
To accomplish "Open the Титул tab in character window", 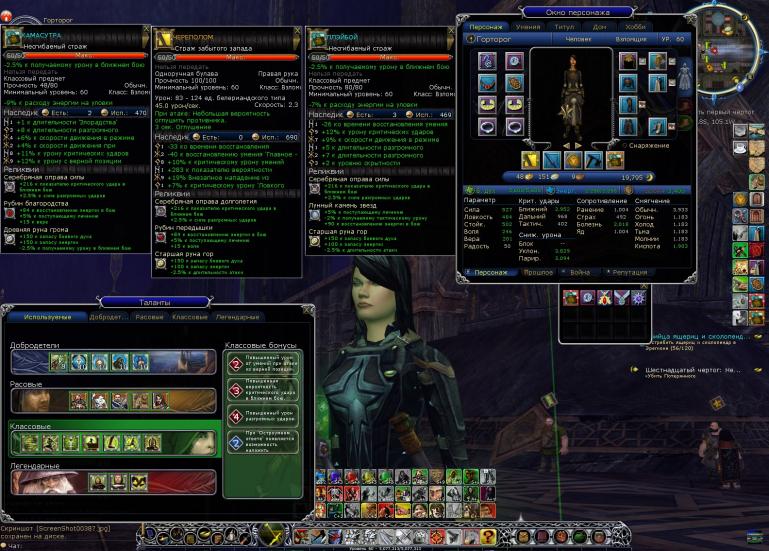I will 564,26.
